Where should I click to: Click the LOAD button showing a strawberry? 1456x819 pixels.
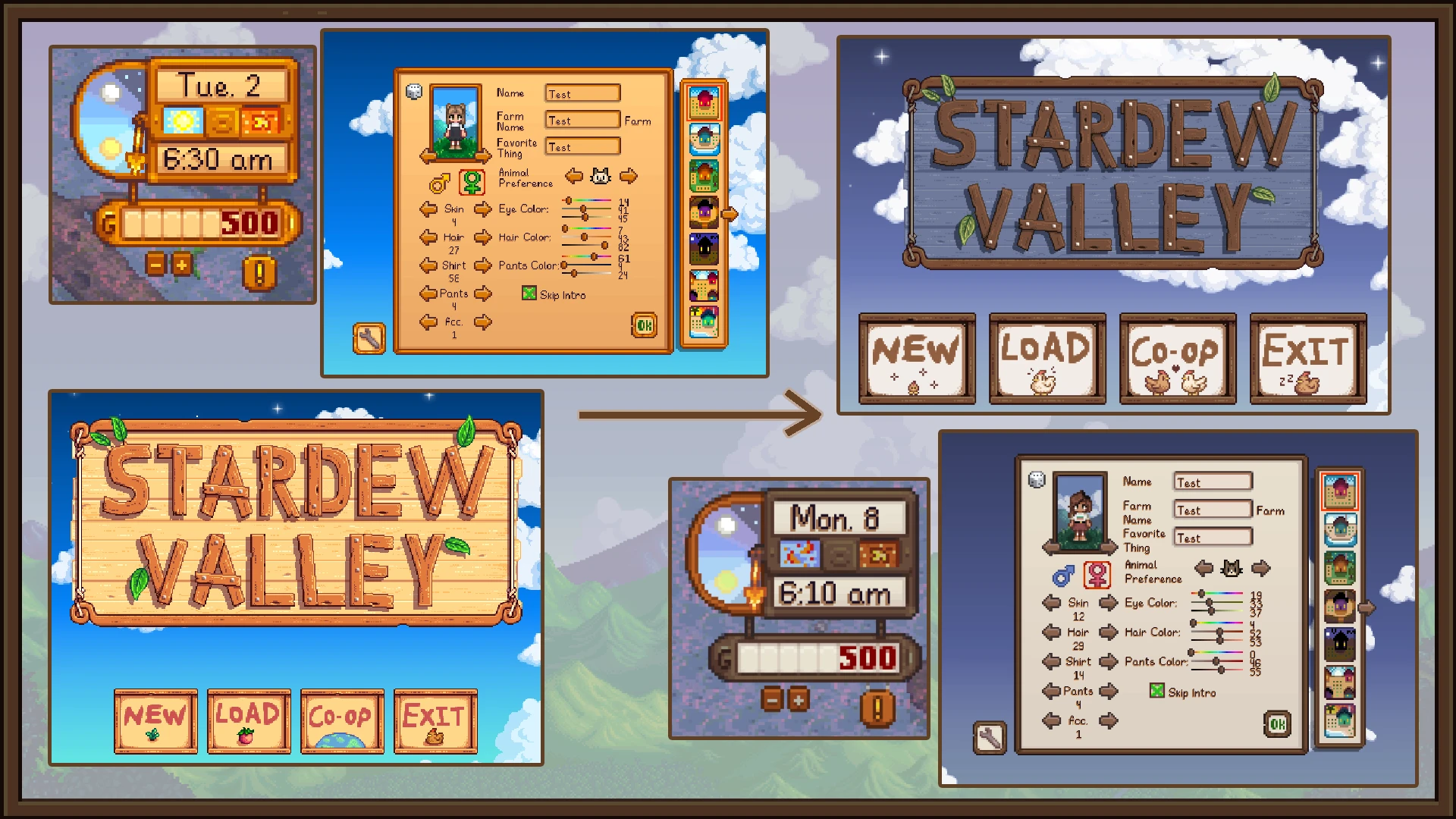pyautogui.click(x=249, y=720)
